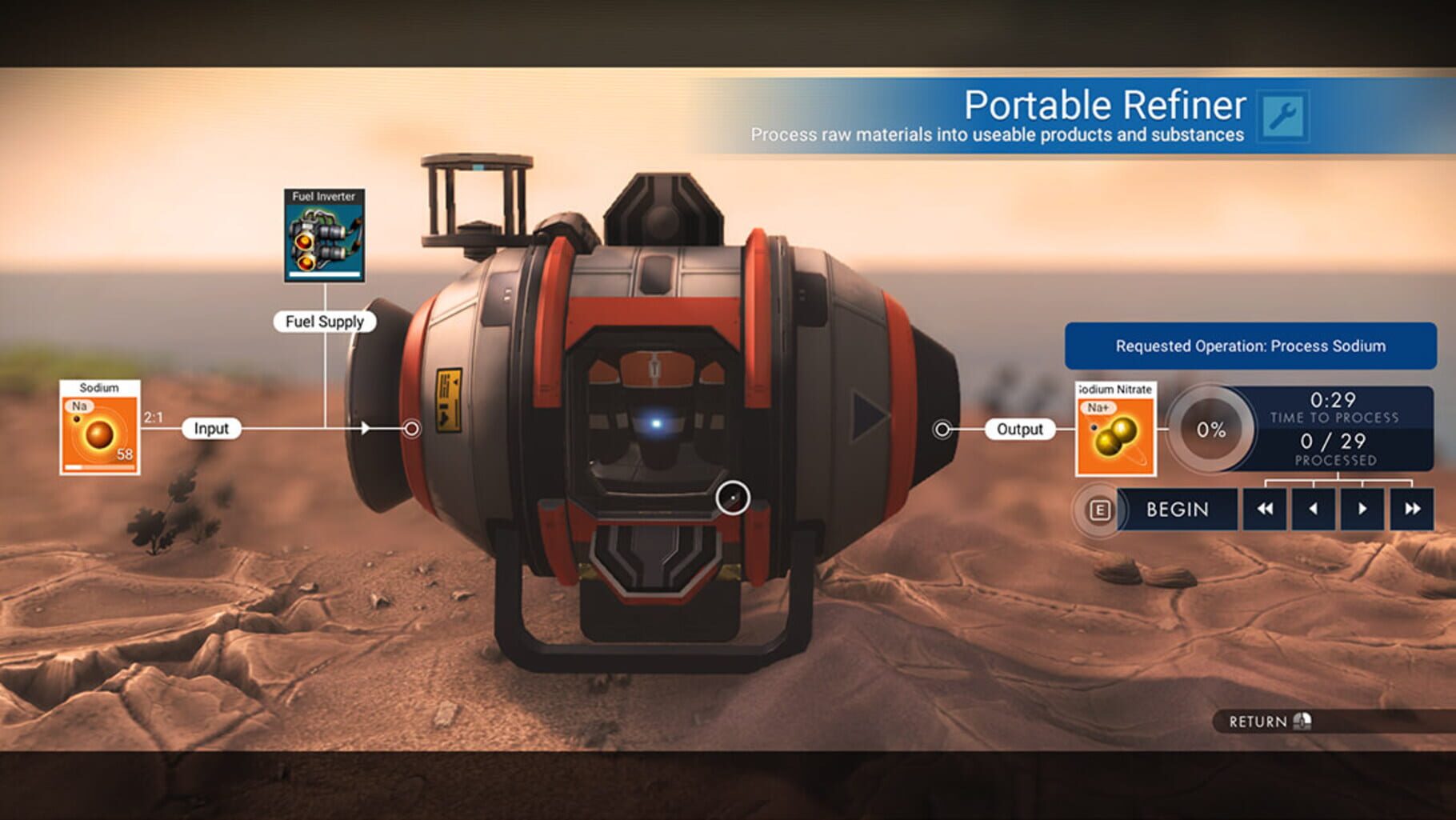This screenshot has height=820, width=1456.
Task: Click the input socket circle on the refiner
Action: click(x=412, y=428)
